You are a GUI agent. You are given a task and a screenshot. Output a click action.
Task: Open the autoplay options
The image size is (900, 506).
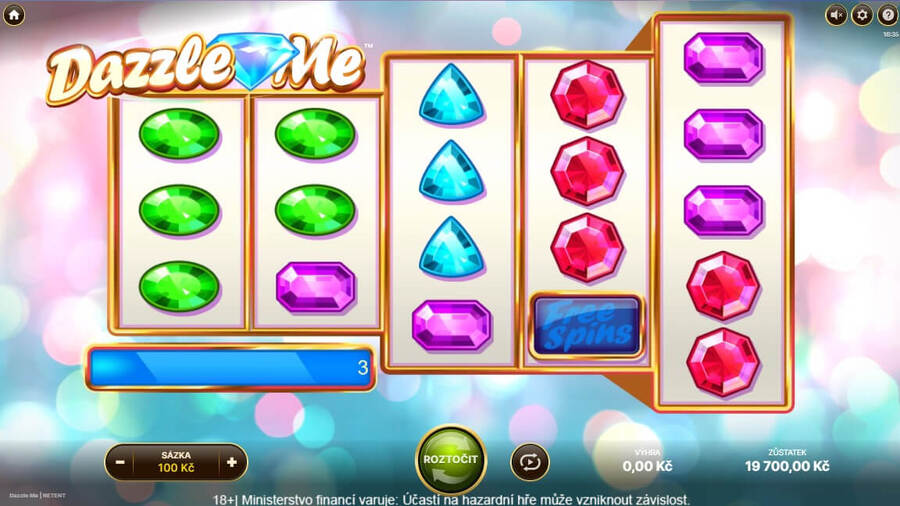[529, 461]
